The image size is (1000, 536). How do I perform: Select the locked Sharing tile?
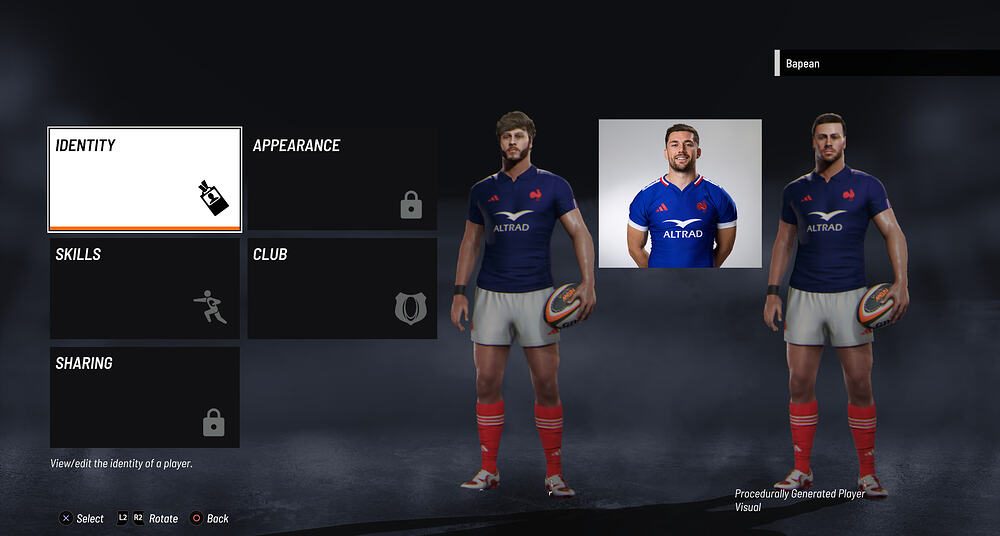coord(144,397)
